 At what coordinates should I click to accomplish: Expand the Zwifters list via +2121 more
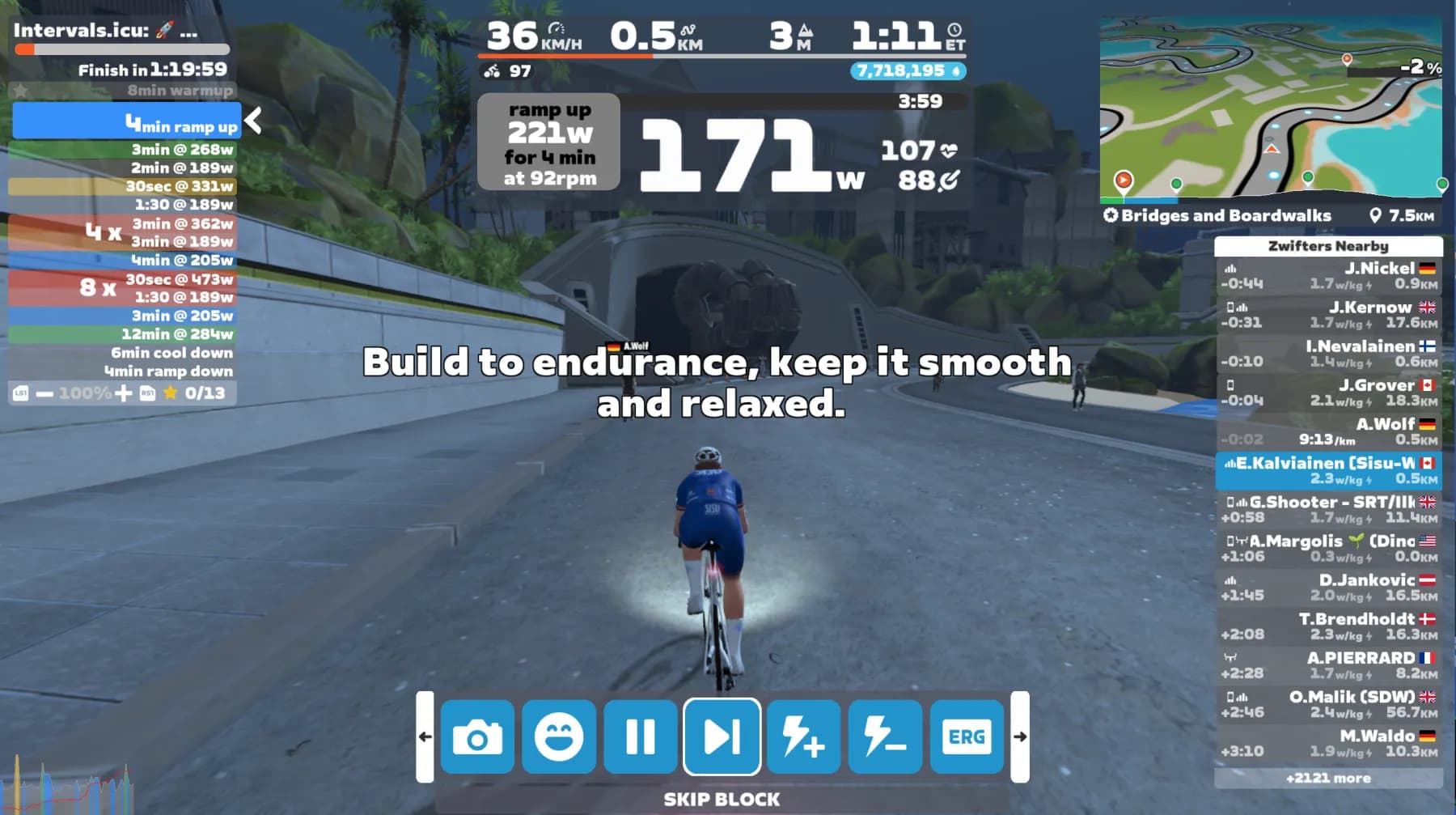tap(1327, 778)
